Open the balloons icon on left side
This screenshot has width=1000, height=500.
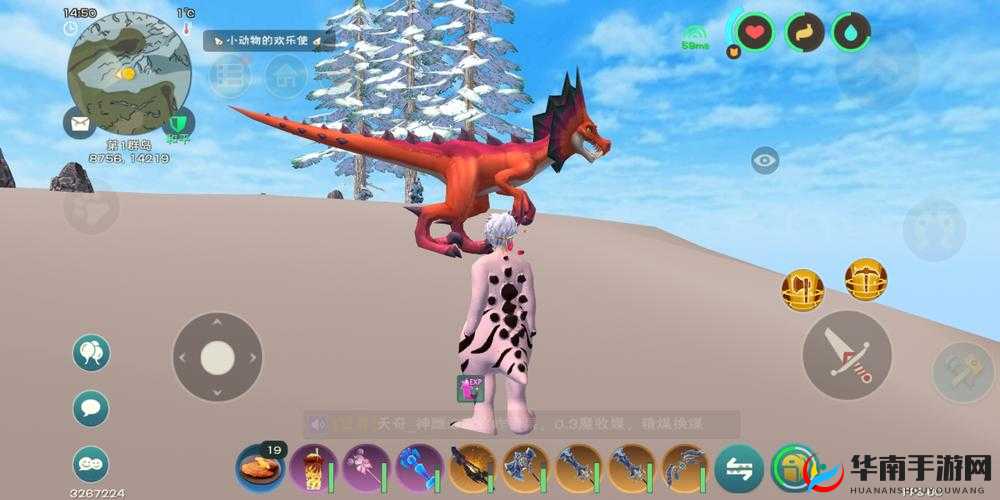91,352
